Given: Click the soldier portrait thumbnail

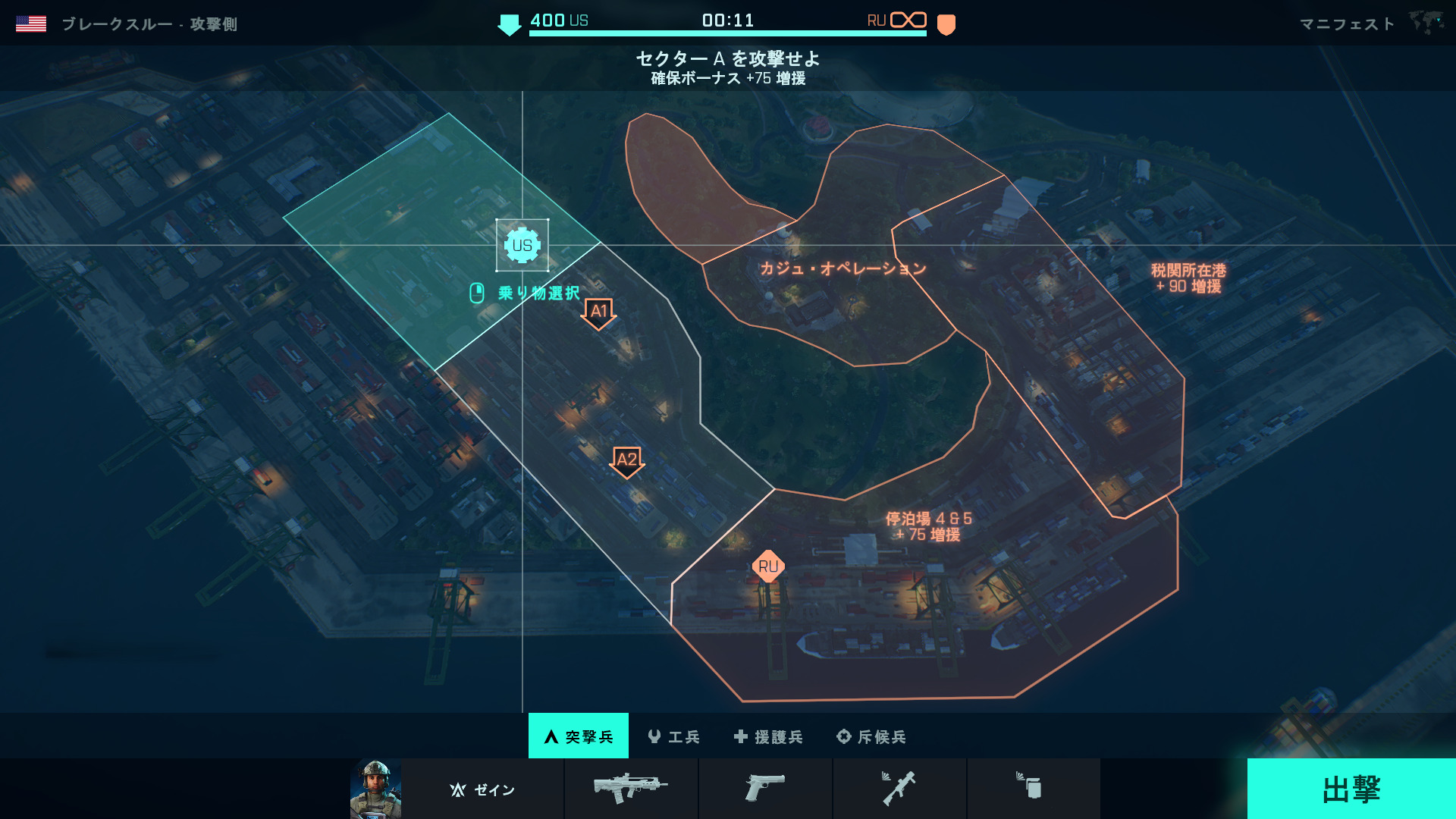Looking at the screenshot, I should click(376, 789).
